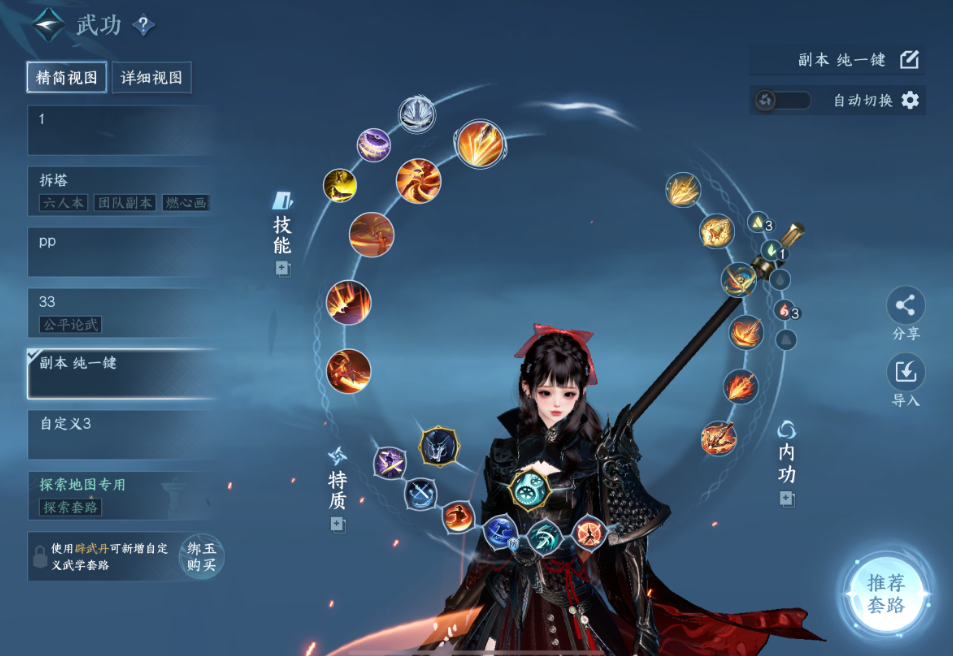
Task: Click the 绑玉购买 purchase button
Action: (x=201, y=556)
